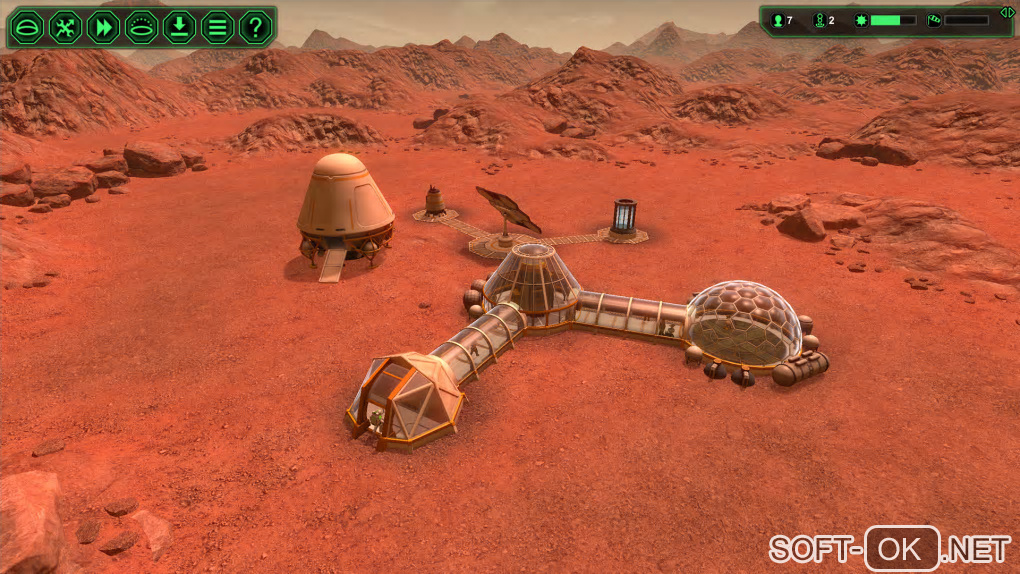Click the solar power sun icon

860,20
